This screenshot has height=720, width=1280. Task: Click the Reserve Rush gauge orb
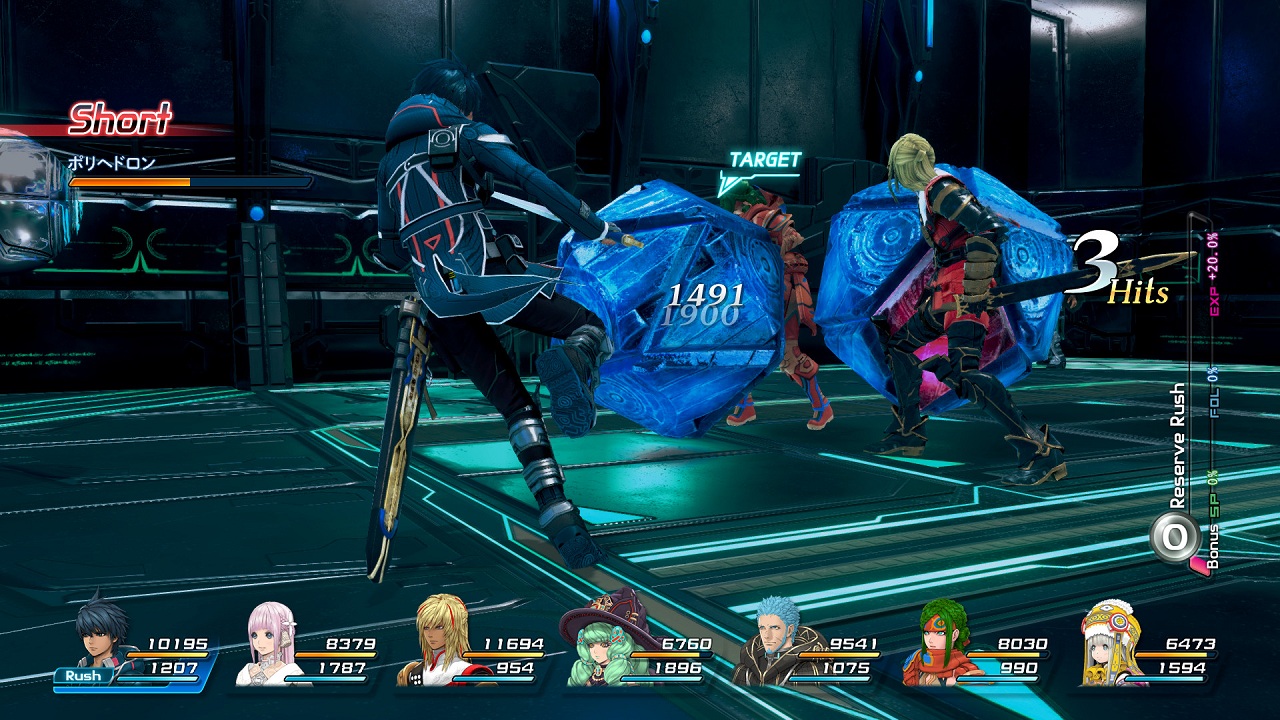[1173, 538]
